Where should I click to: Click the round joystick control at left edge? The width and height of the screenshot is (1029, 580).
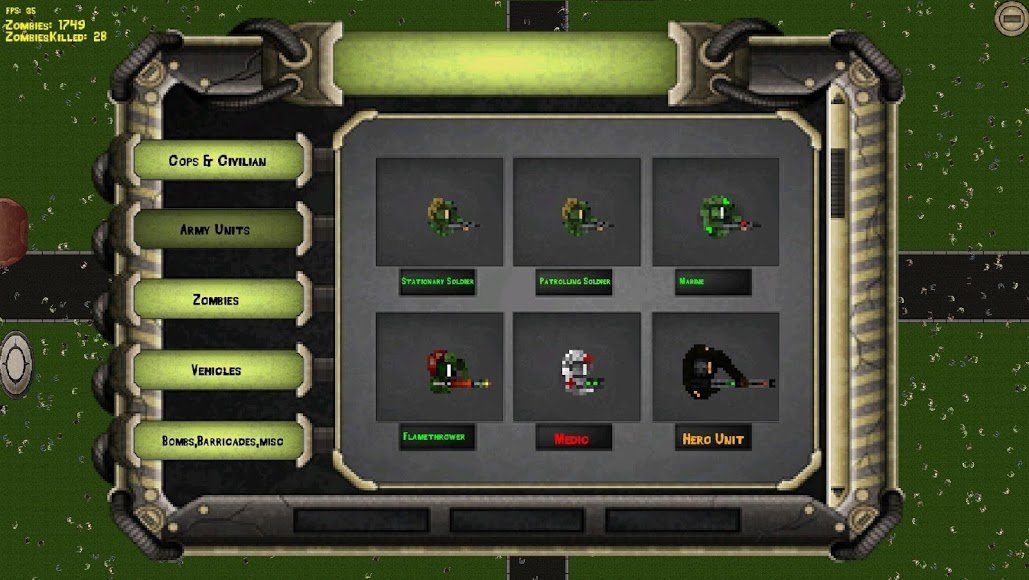(x=17, y=364)
